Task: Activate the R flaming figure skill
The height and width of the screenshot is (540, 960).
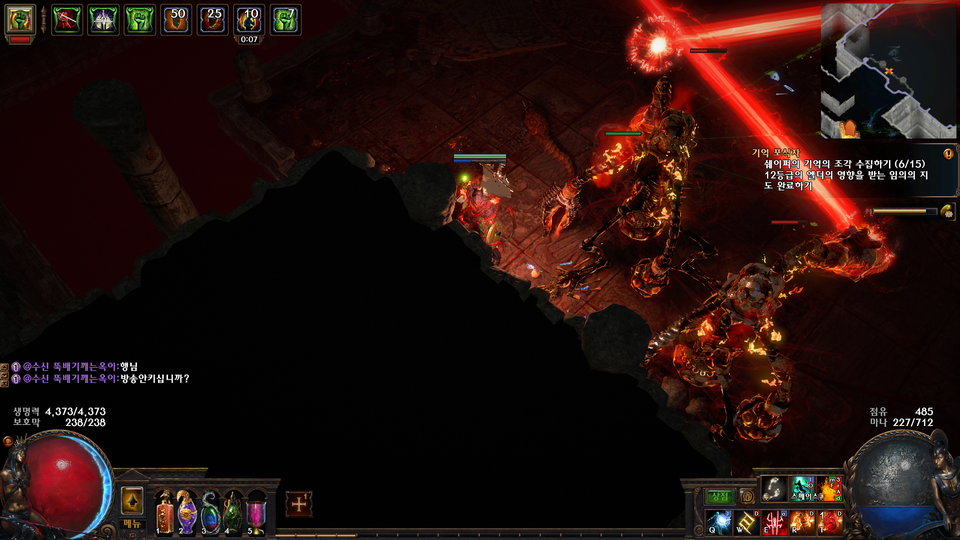Action: click(x=802, y=521)
